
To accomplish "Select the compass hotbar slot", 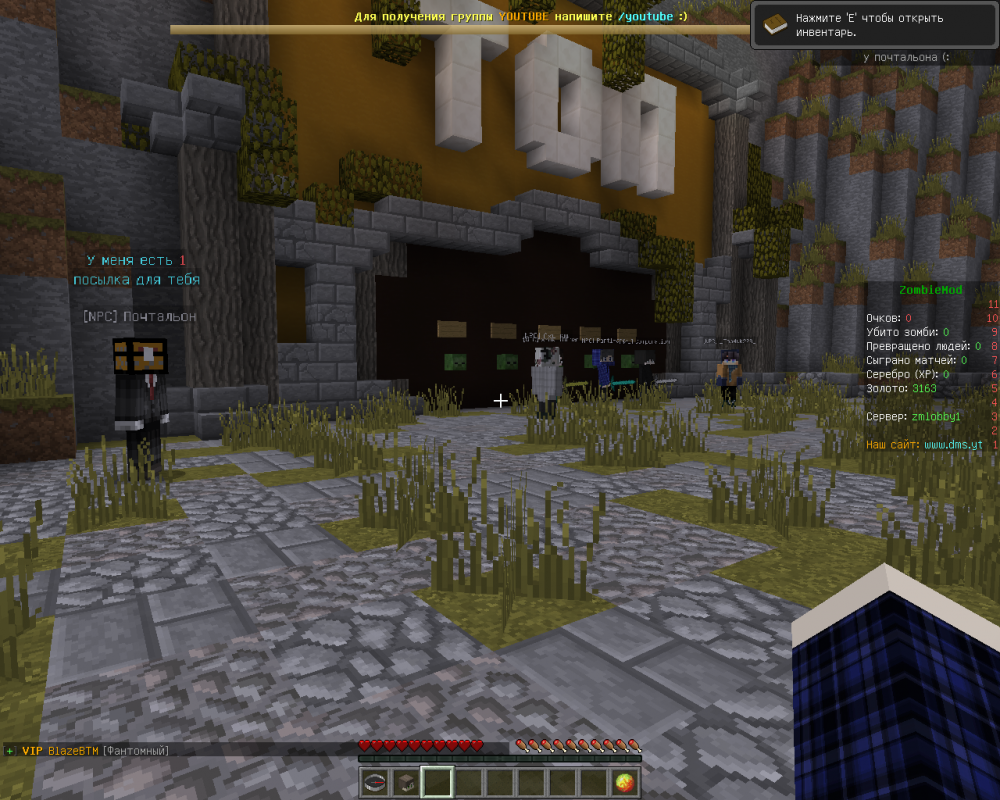I will coord(375,782).
